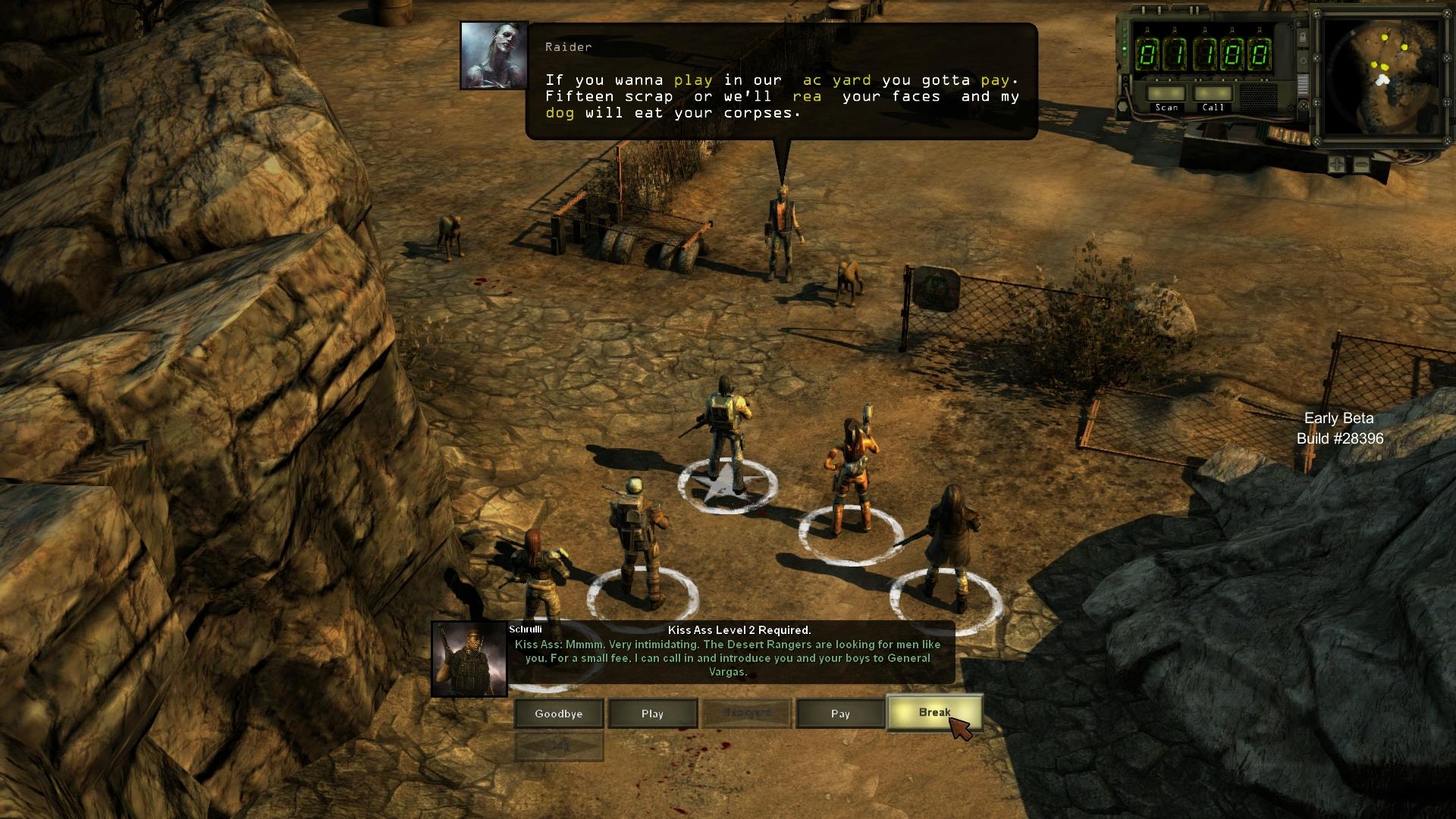Click Schrulli's portrait in the dialogue panel

pyautogui.click(x=469, y=659)
